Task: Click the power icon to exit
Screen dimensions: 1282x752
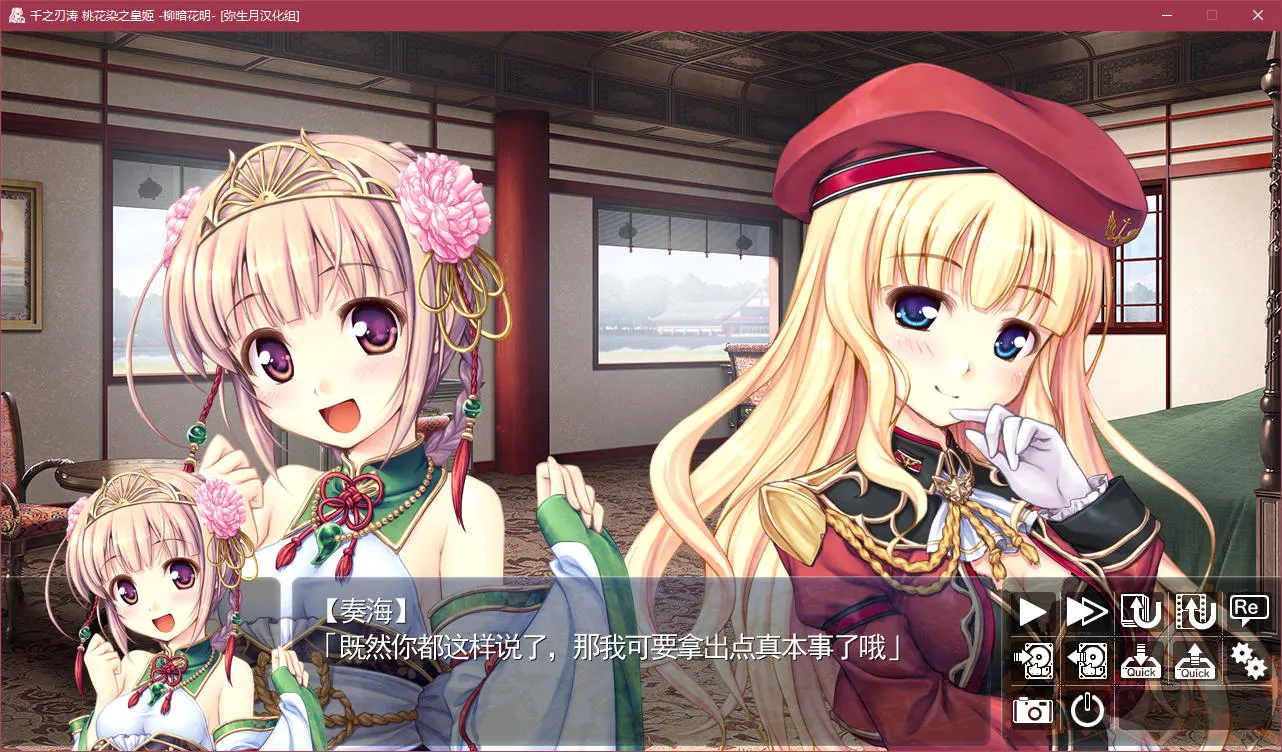Action: (x=1087, y=710)
